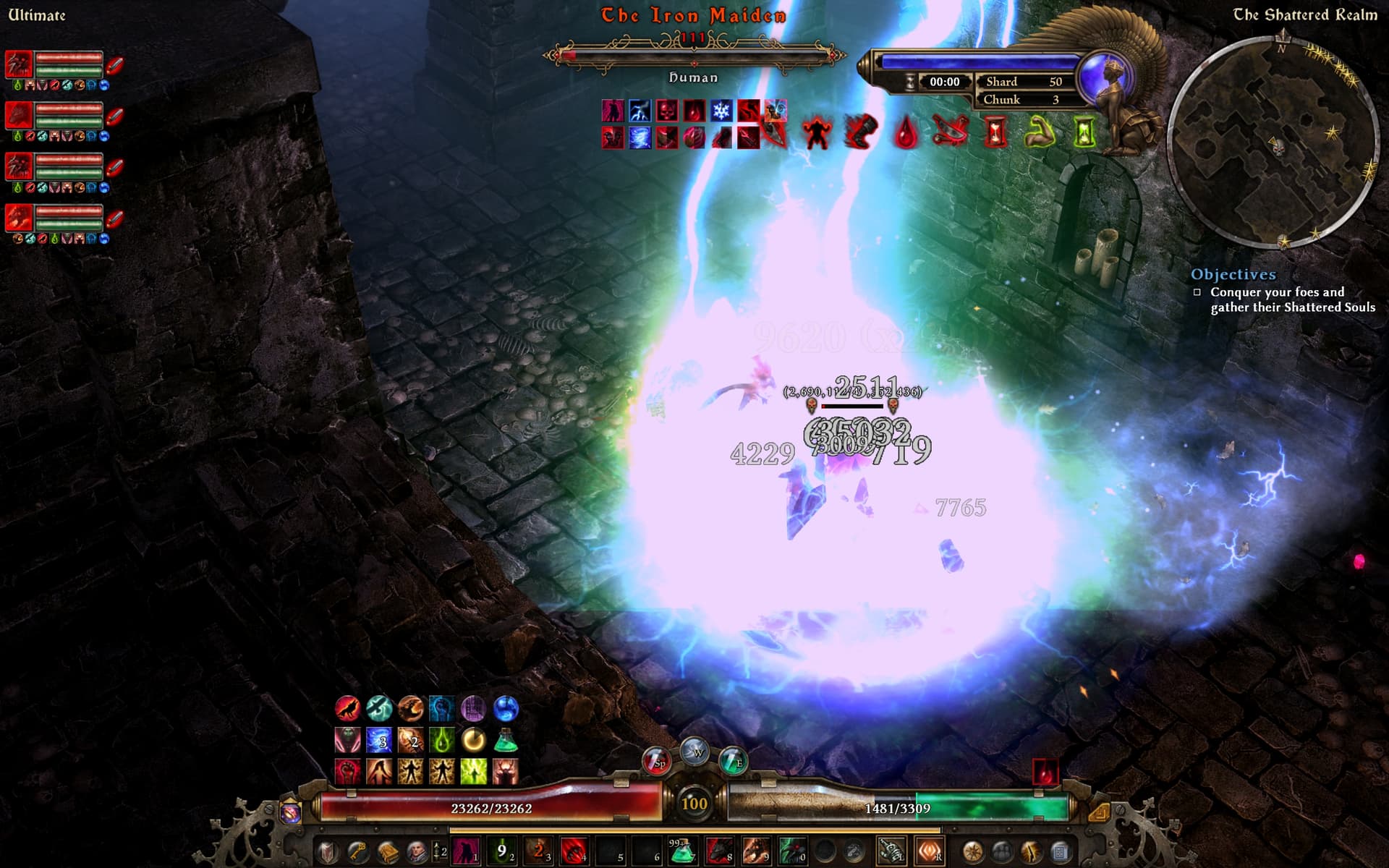This screenshot has width=1389, height=868.
Task: Select the left mouse button skill slot
Action: click(891, 851)
